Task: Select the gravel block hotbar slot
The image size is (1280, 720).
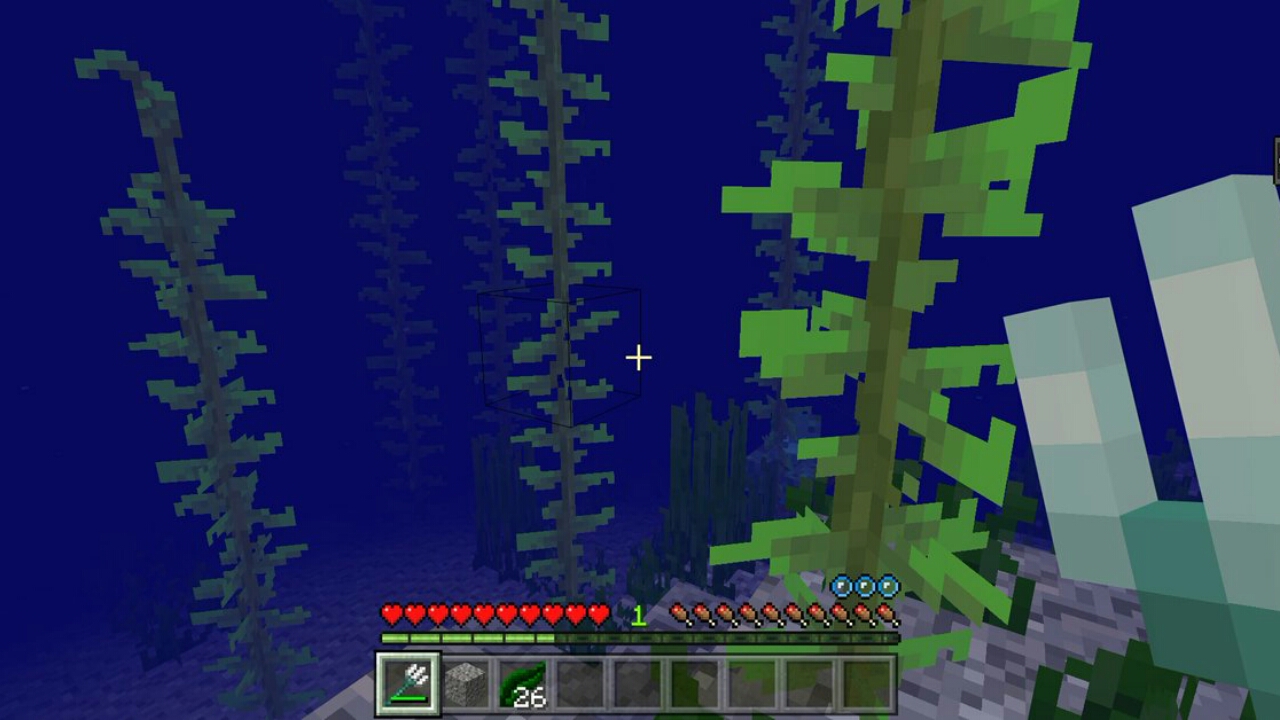Action: coord(465,684)
